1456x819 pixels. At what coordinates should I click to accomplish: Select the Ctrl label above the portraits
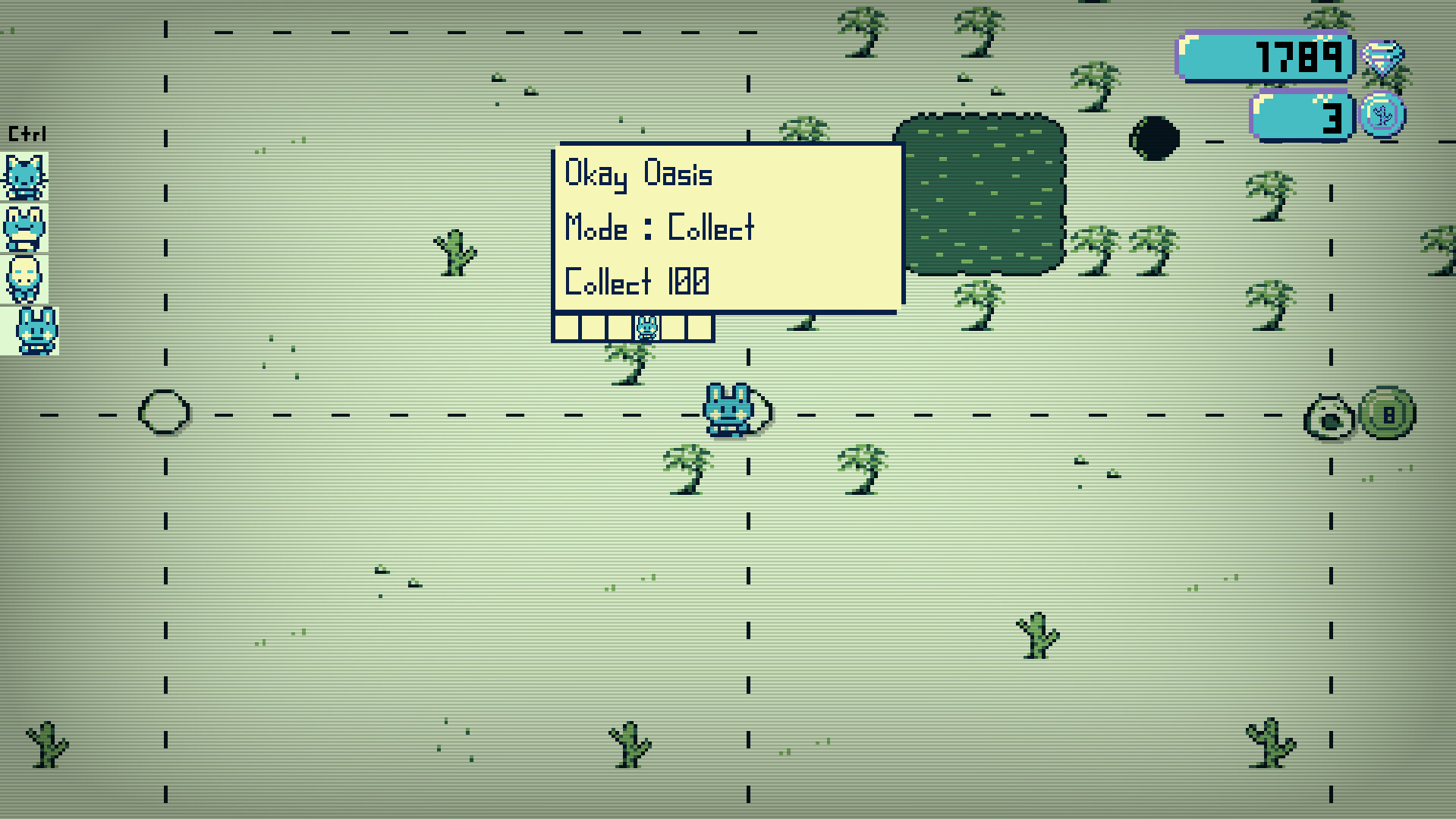(27, 133)
